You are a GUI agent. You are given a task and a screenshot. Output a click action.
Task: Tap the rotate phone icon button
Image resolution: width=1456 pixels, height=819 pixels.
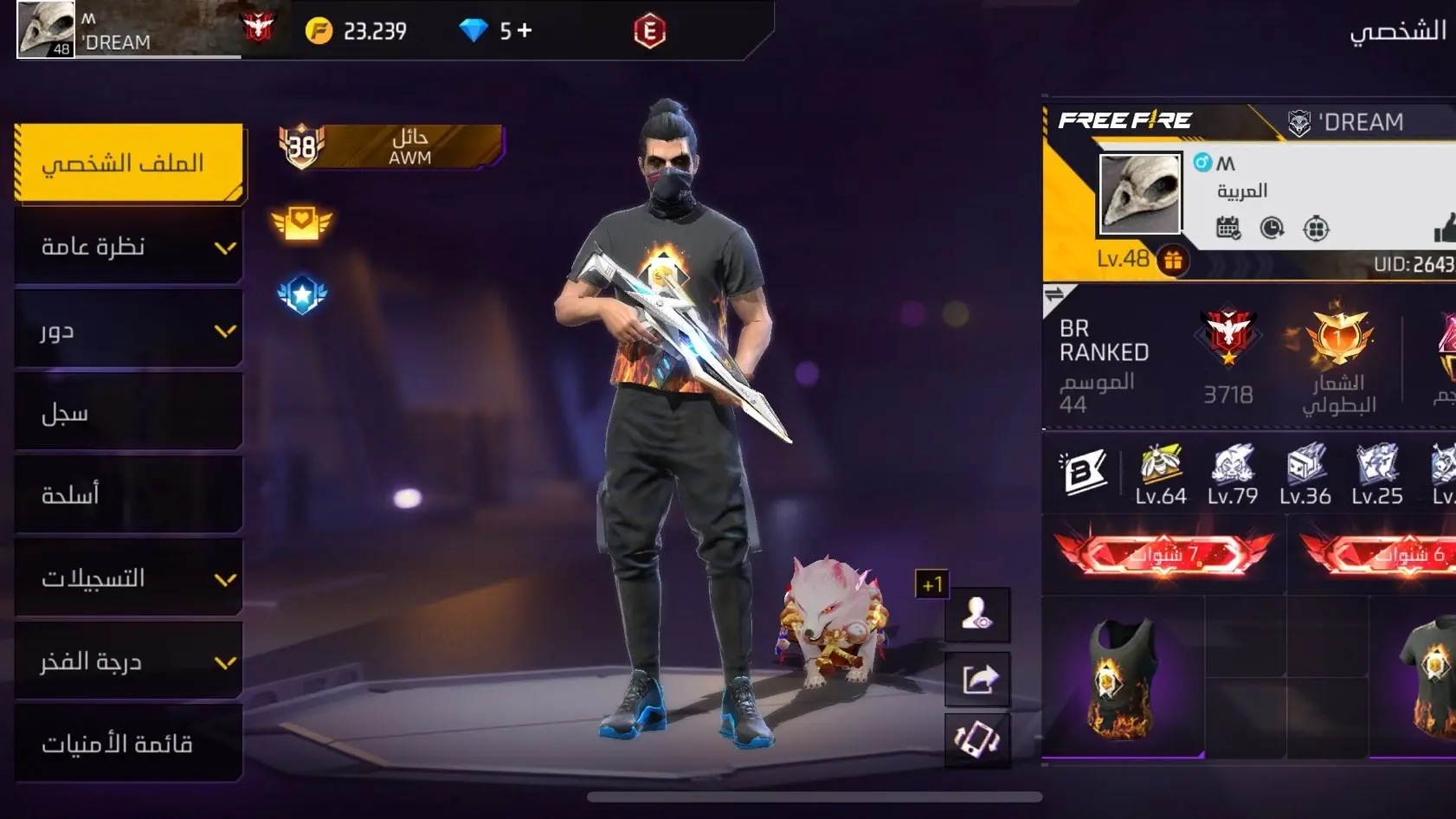click(x=977, y=740)
